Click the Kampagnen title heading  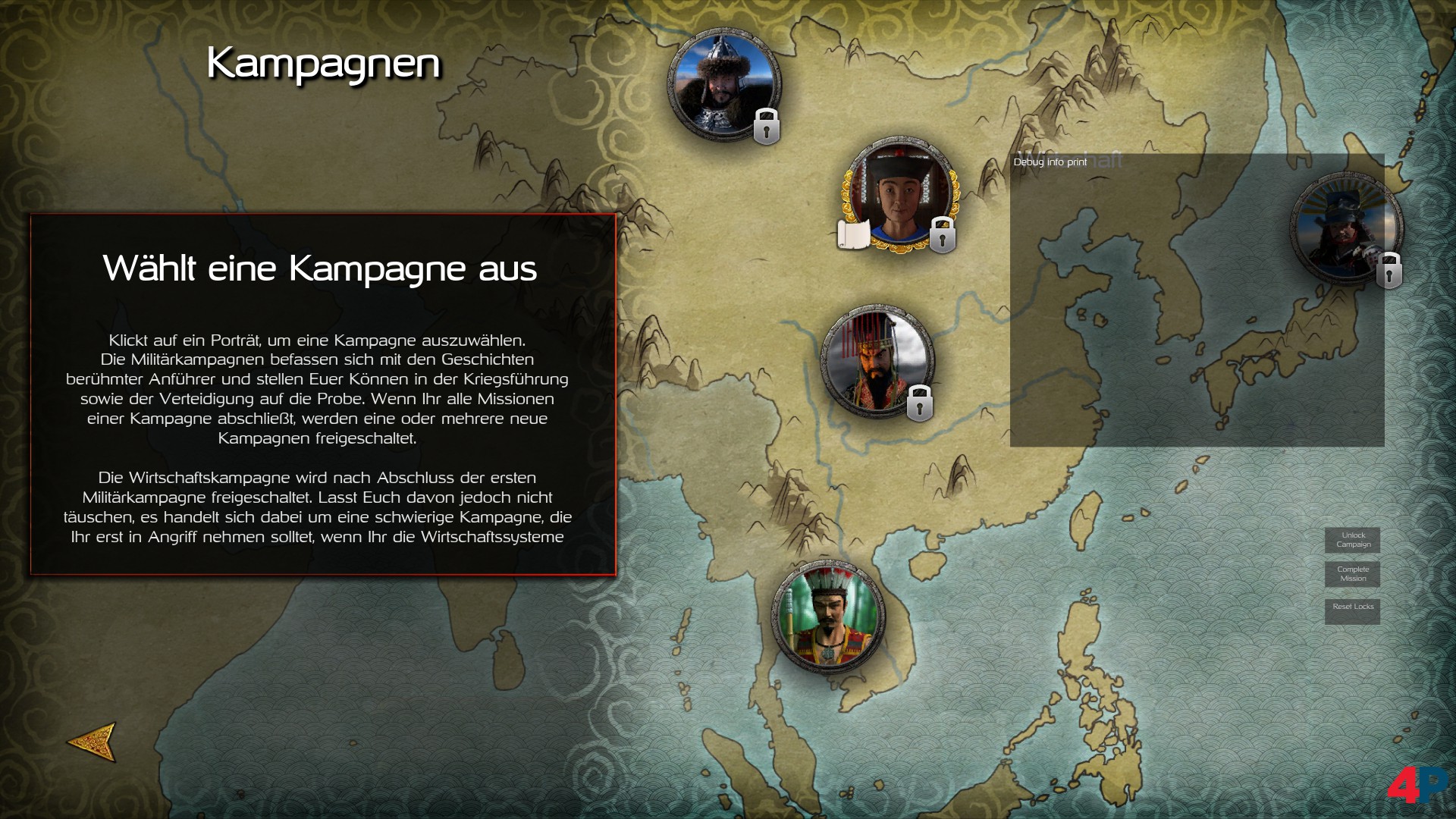pos(325,64)
